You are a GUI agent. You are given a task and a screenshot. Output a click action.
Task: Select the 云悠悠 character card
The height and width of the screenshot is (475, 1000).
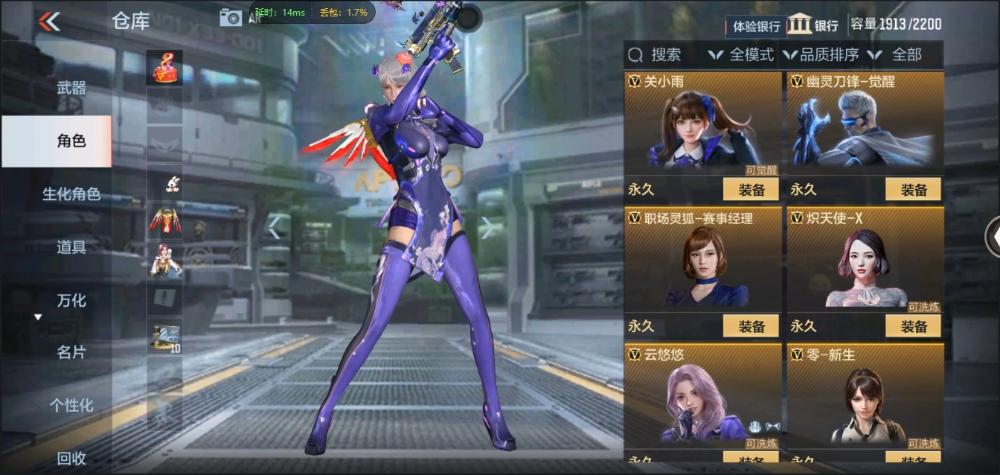(x=701, y=395)
